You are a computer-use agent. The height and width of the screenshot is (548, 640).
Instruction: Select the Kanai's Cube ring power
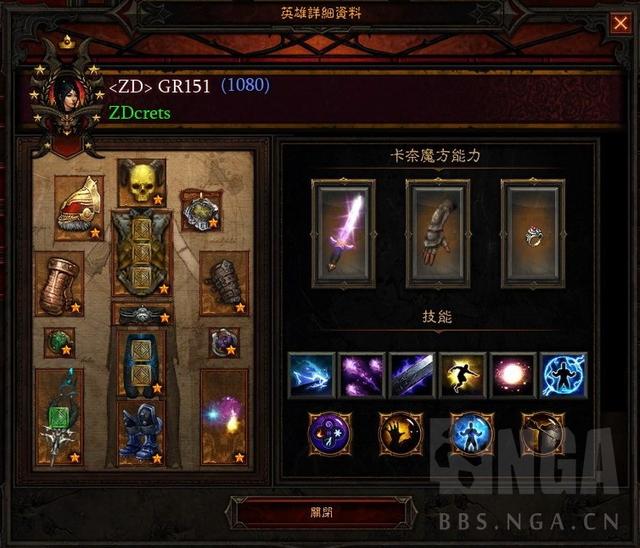coord(532,233)
